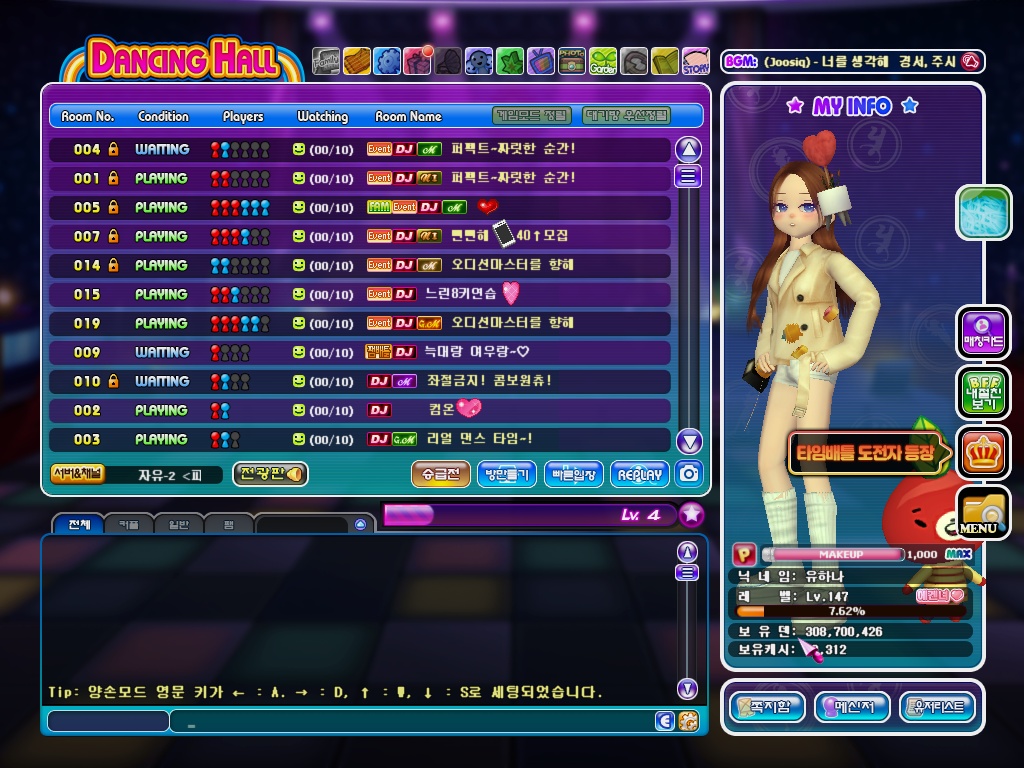Use 빠른입장 quick join button
Viewport: 1024px width, 768px height.
click(x=573, y=474)
